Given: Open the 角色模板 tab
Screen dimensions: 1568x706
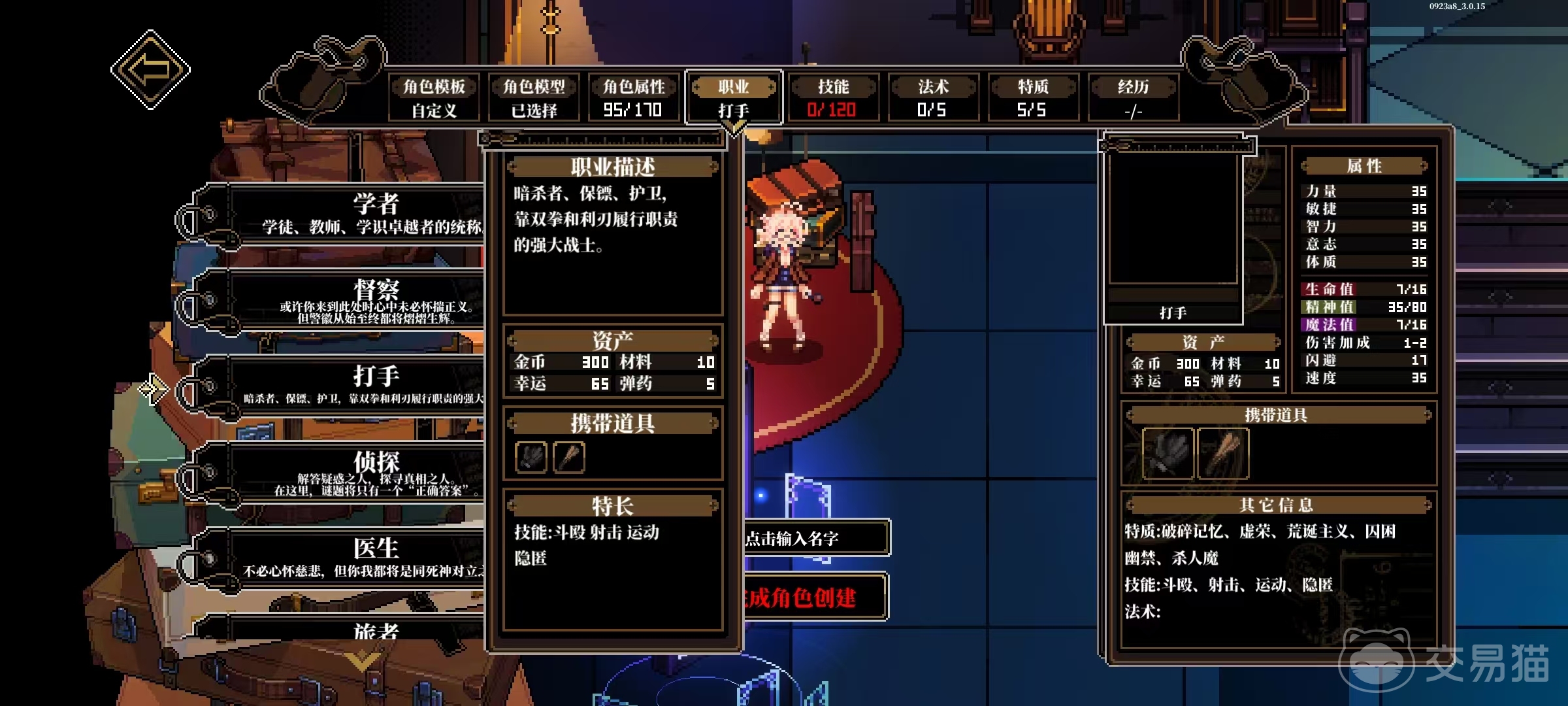Looking at the screenshot, I should (434, 97).
